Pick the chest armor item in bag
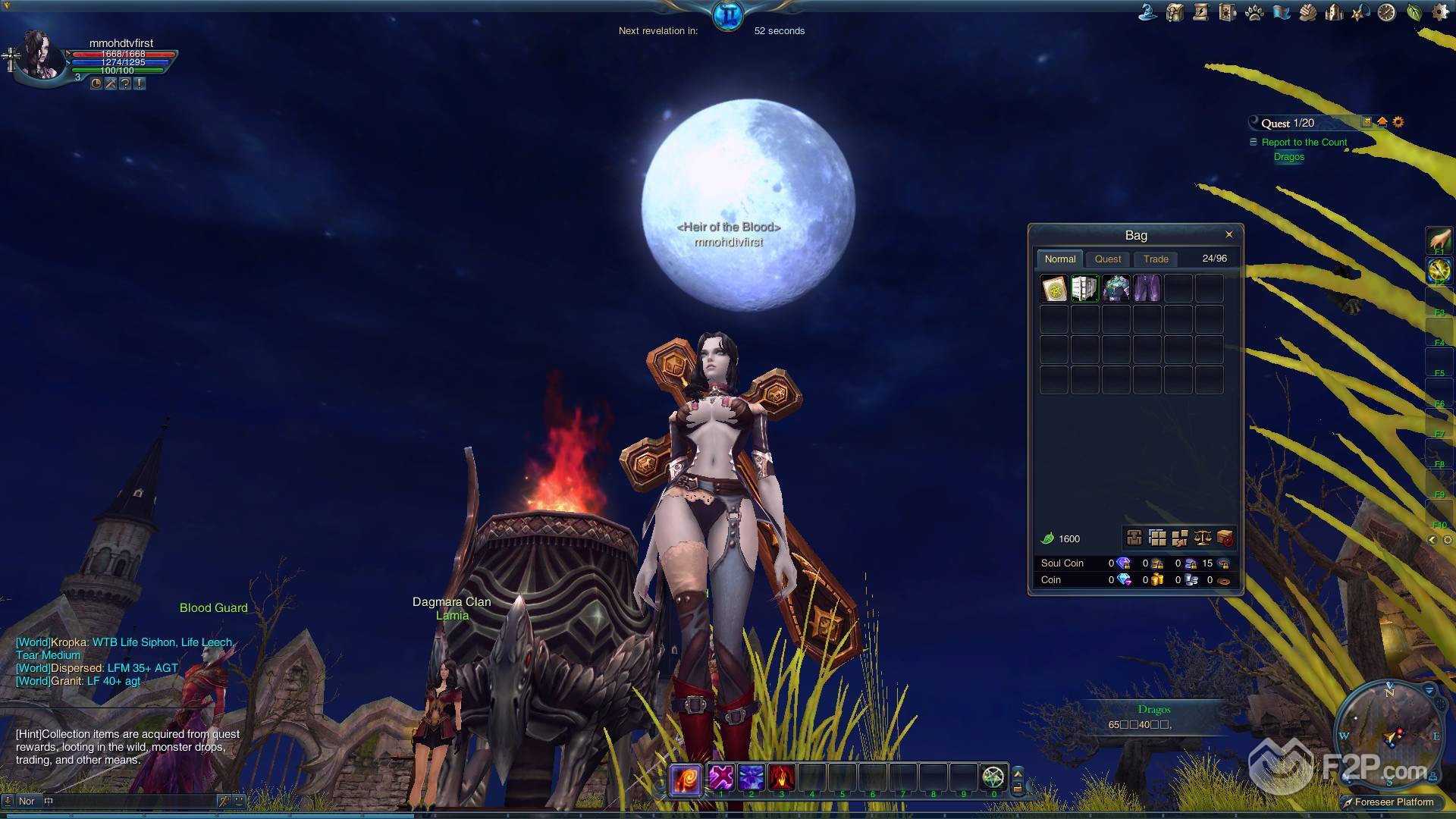This screenshot has width=1456, height=819. click(1116, 289)
